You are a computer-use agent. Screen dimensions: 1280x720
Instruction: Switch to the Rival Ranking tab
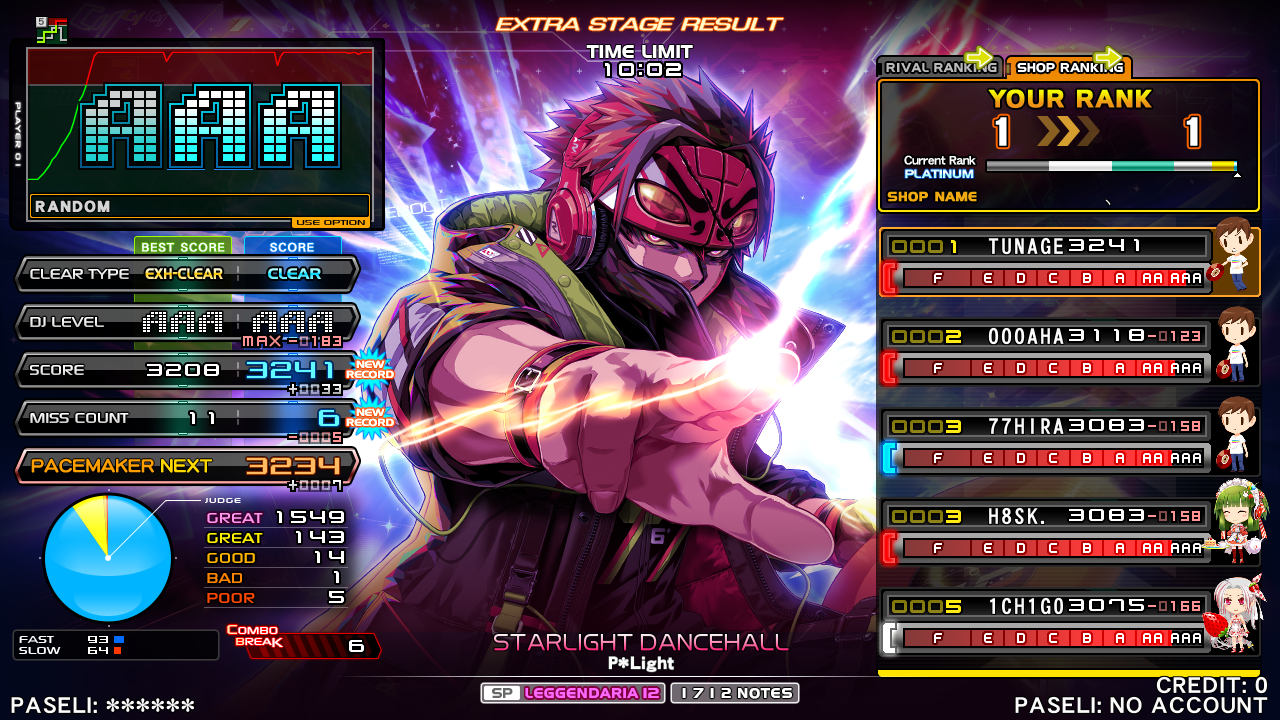point(938,68)
